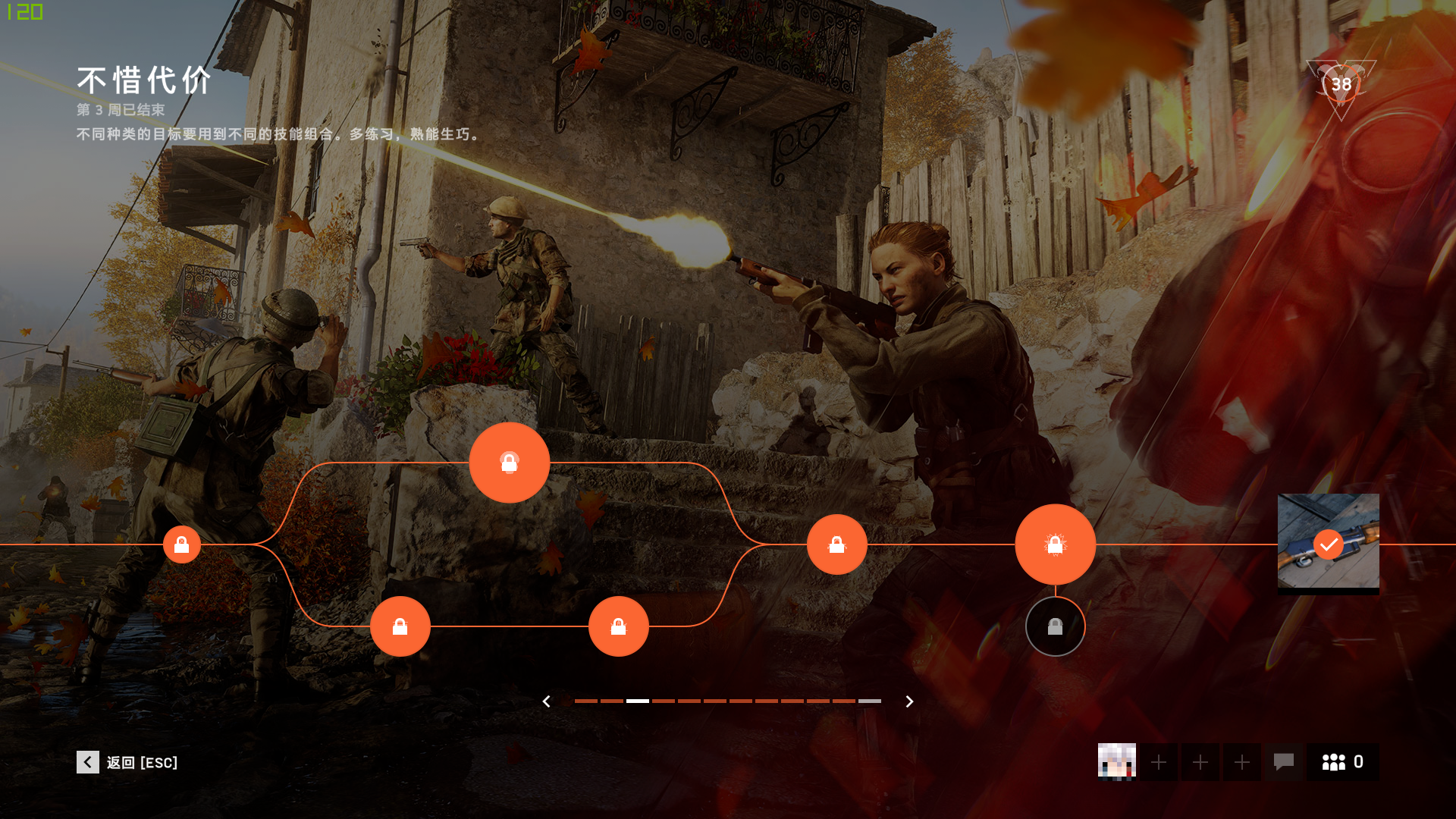This screenshot has width=1456, height=819.
Task: Show the previous week with the left arrow
Action: [x=546, y=701]
